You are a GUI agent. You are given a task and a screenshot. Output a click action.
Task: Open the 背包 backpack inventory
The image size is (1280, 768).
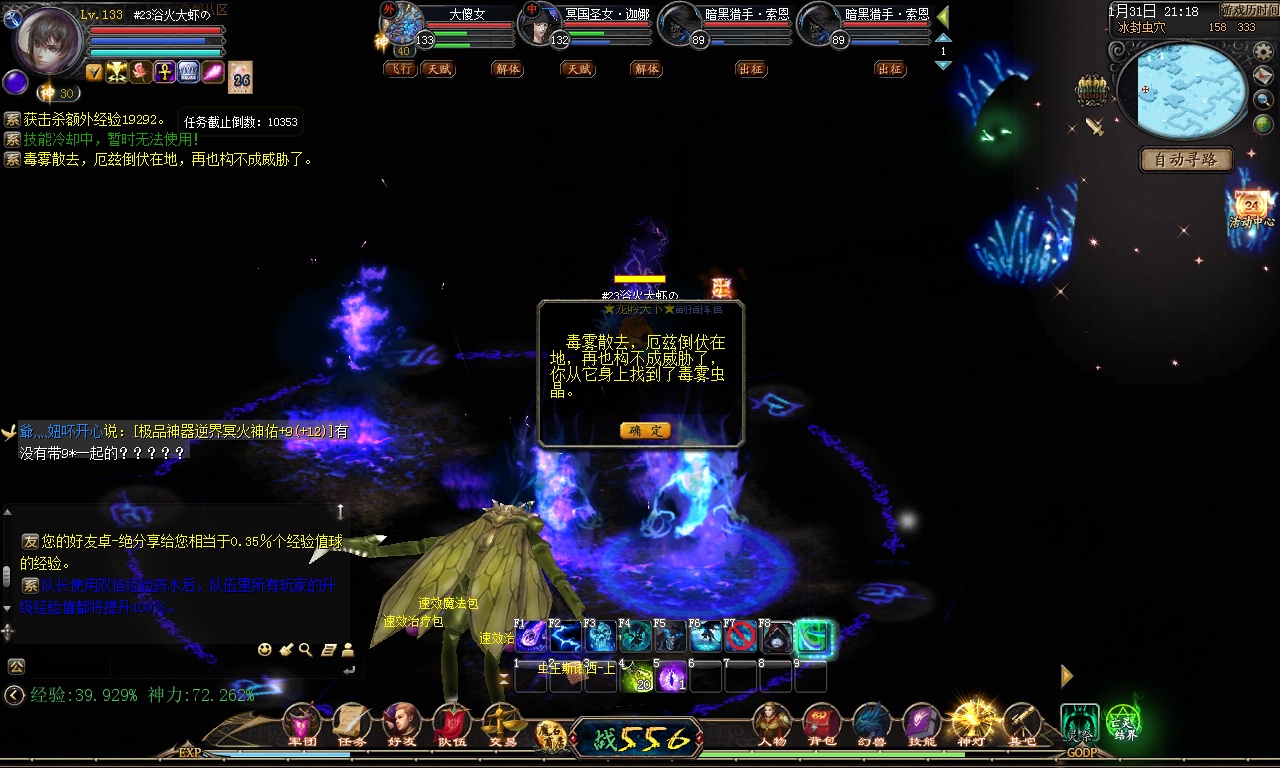click(x=821, y=723)
